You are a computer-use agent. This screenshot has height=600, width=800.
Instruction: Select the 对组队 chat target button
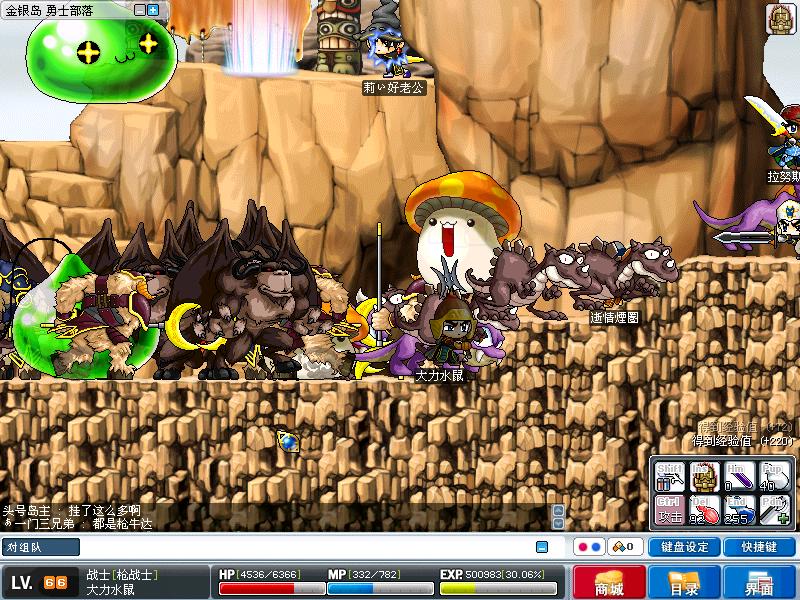click(x=41, y=547)
